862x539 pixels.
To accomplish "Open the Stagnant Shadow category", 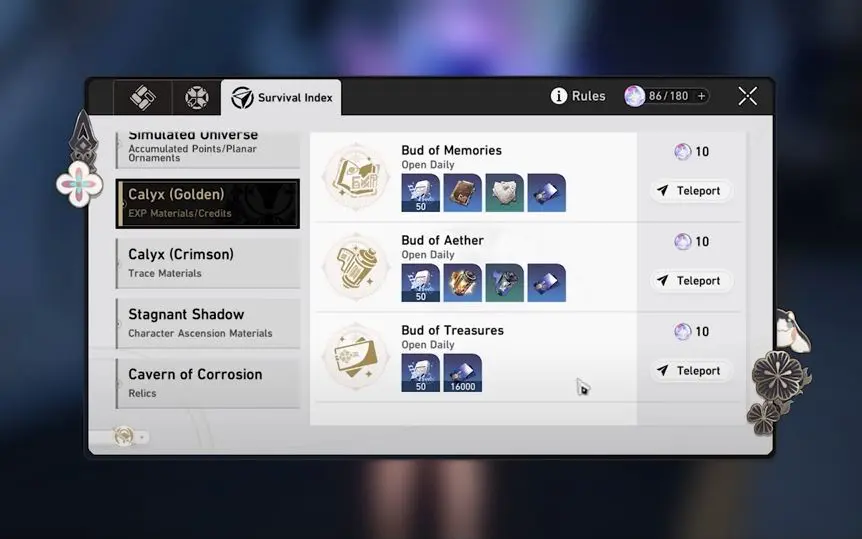I will 208,323.
